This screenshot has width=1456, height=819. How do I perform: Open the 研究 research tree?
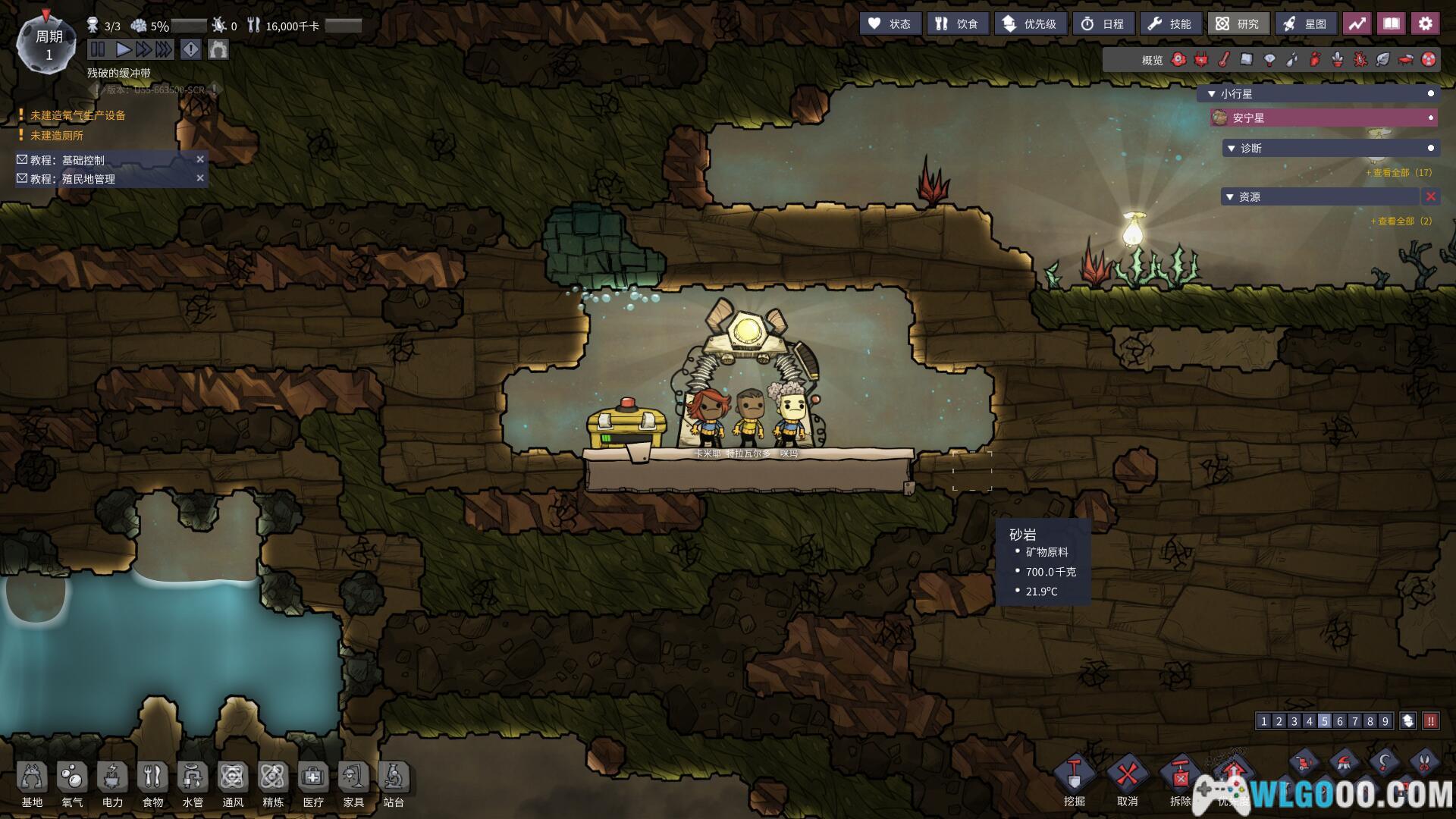point(1238,24)
